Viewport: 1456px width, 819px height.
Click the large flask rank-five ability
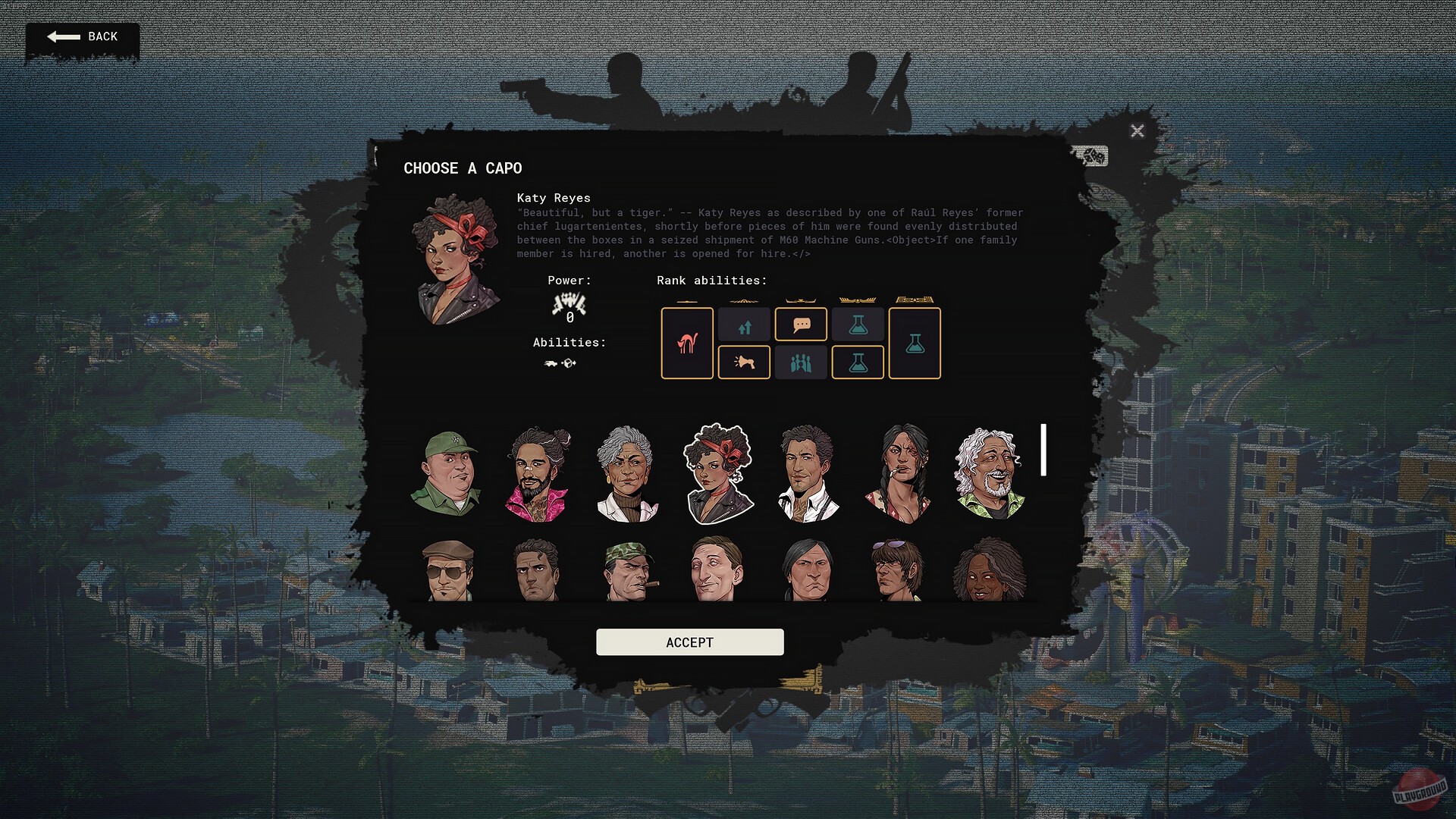(914, 343)
